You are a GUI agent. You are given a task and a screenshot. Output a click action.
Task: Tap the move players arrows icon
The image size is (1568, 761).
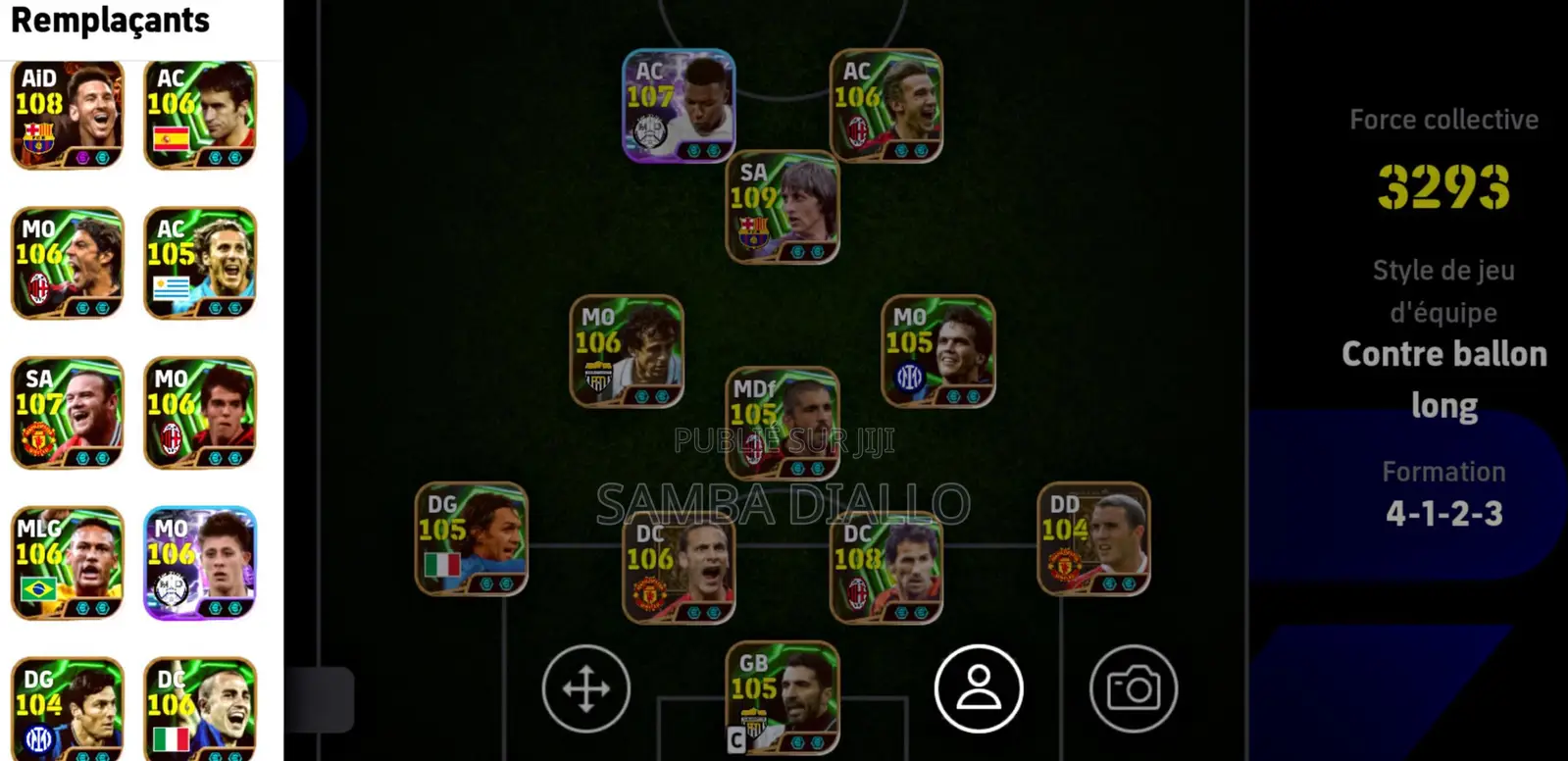click(585, 688)
